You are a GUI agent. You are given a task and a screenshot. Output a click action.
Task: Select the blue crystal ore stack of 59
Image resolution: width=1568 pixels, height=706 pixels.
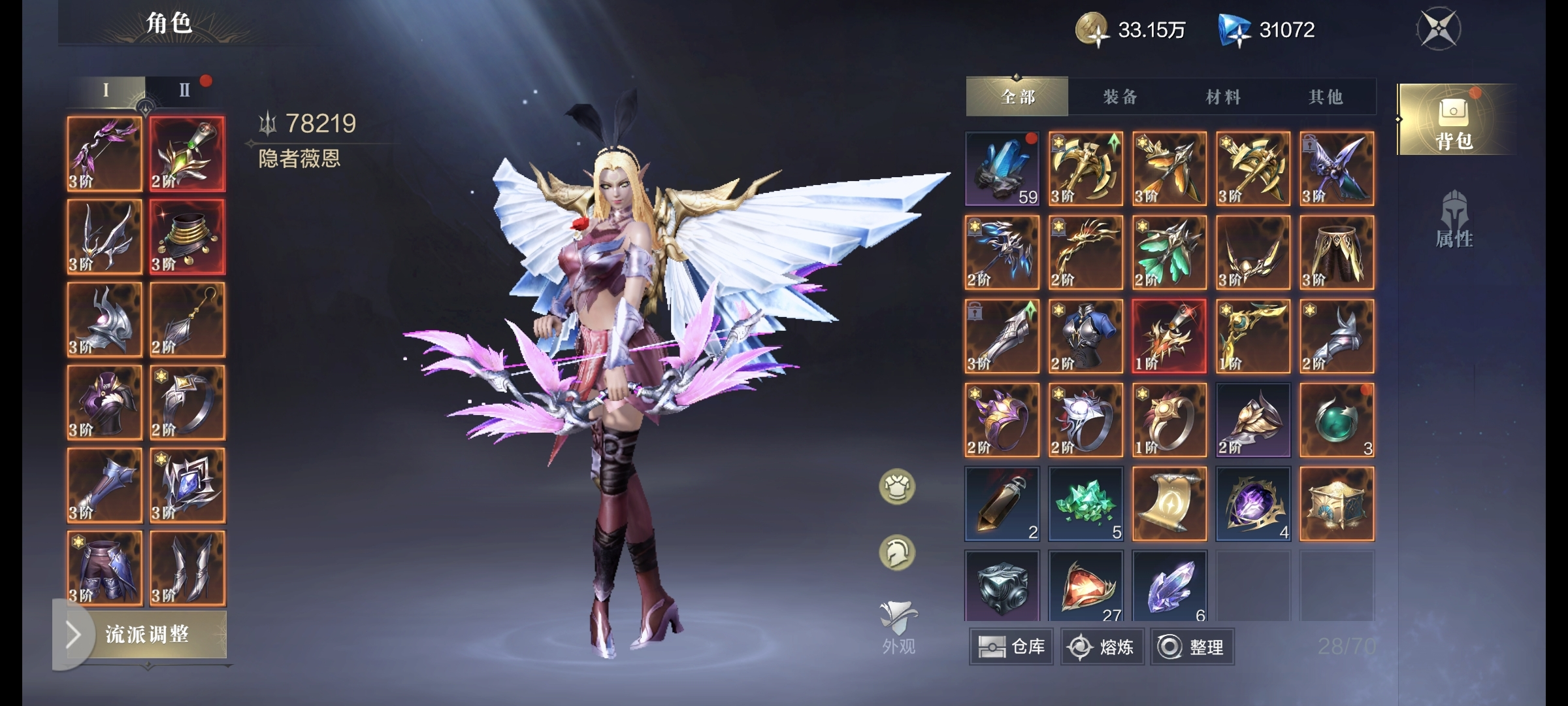[1002, 169]
